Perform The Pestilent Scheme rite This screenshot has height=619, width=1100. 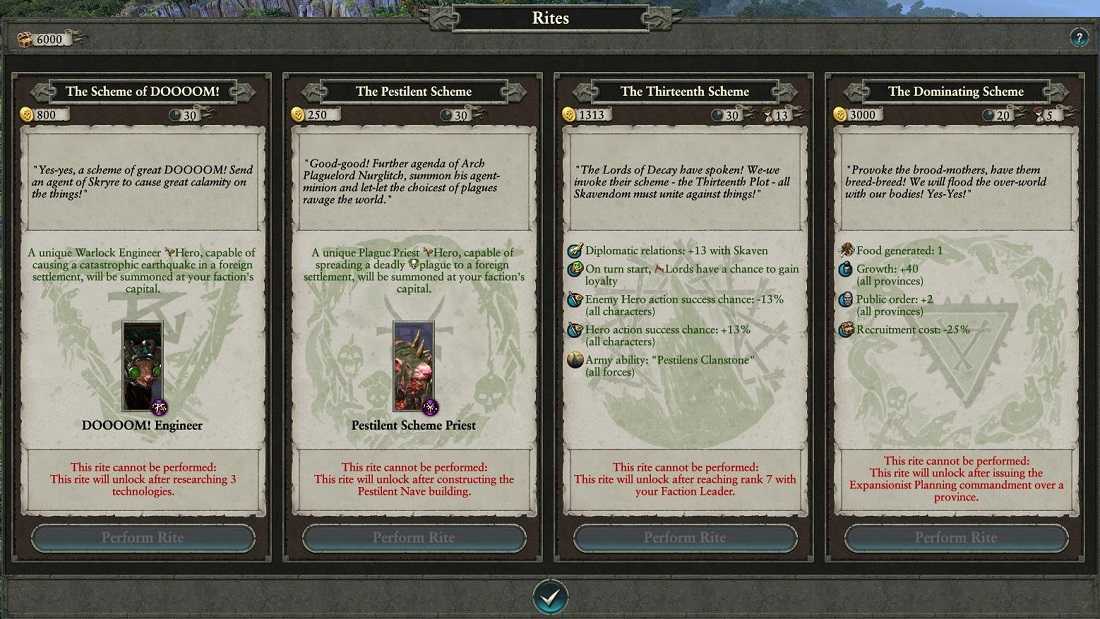(x=414, y=538)
